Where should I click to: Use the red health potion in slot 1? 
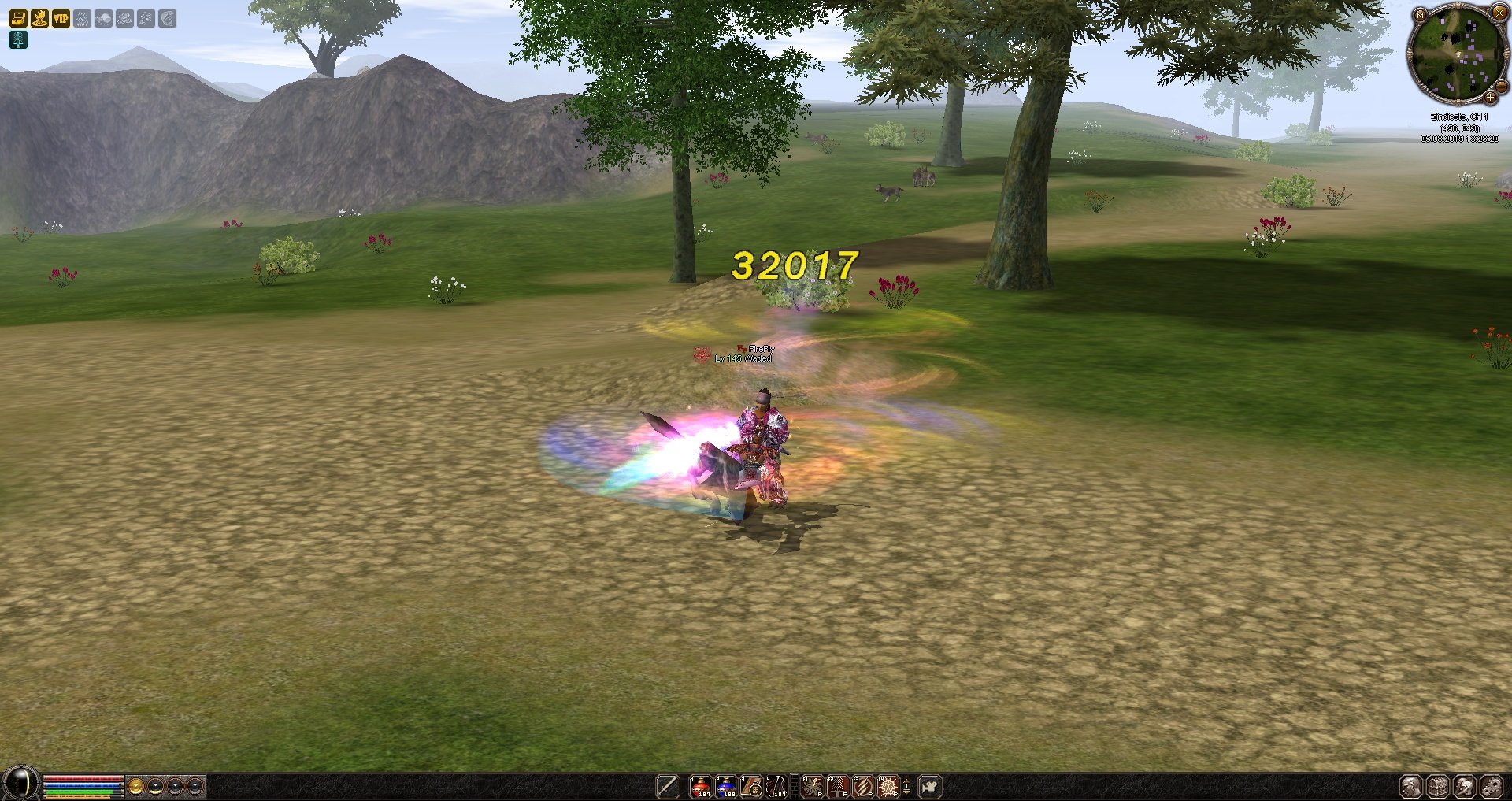tap(700, 786)
